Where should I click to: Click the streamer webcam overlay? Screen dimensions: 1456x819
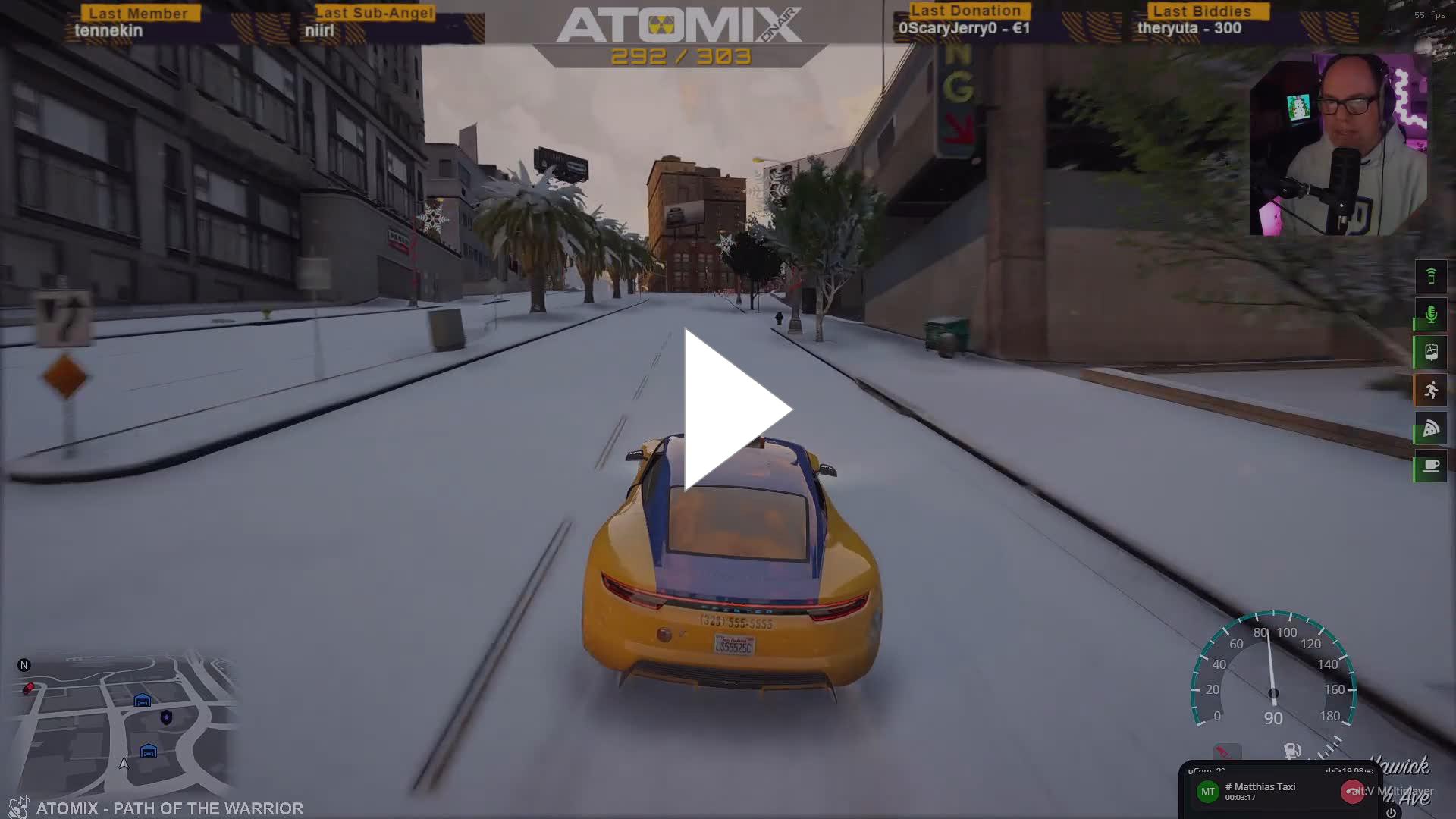(1338, 144)
